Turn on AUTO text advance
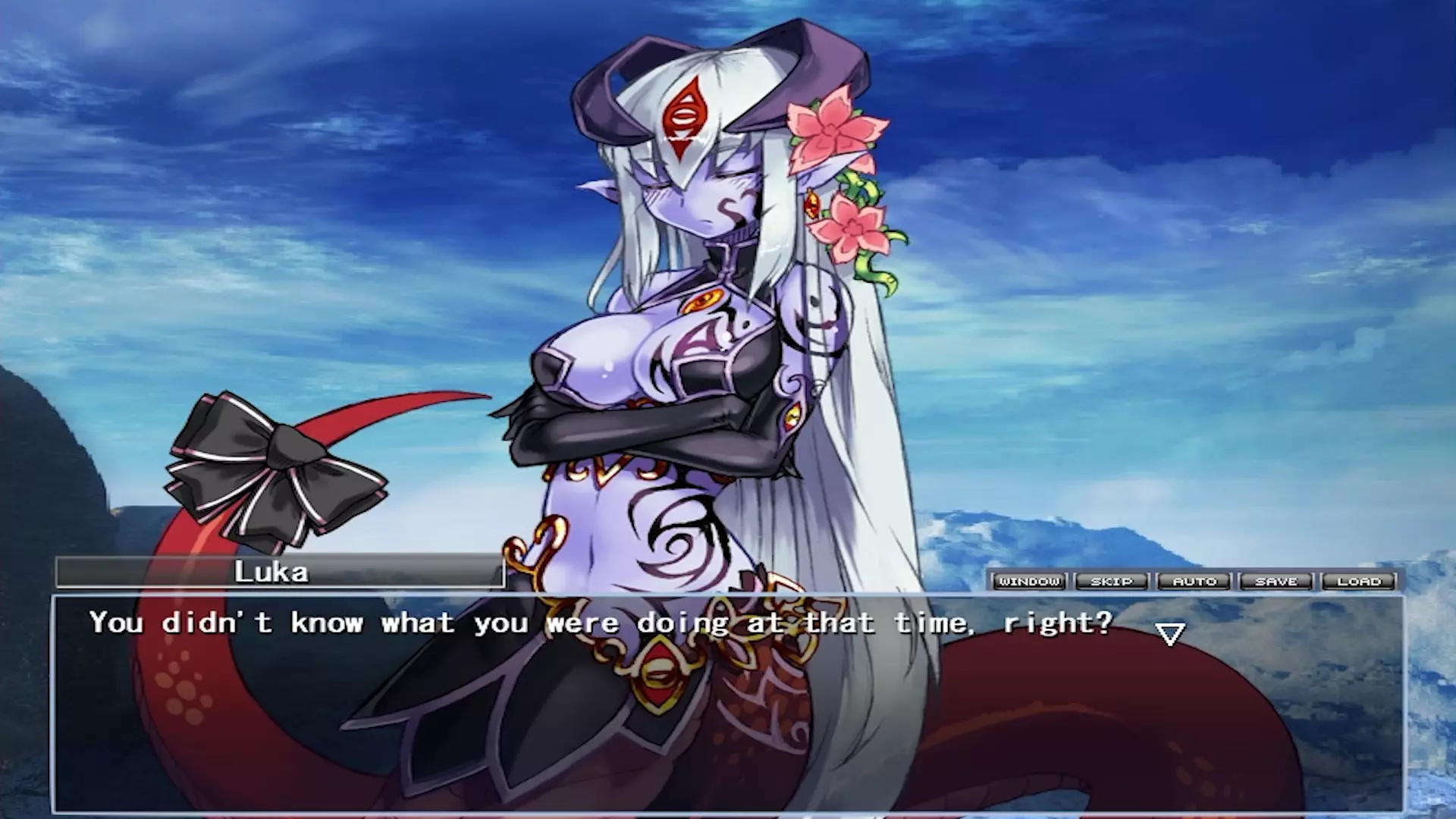The height and width of the screenshot is (819, 1456). [1194, 582]
